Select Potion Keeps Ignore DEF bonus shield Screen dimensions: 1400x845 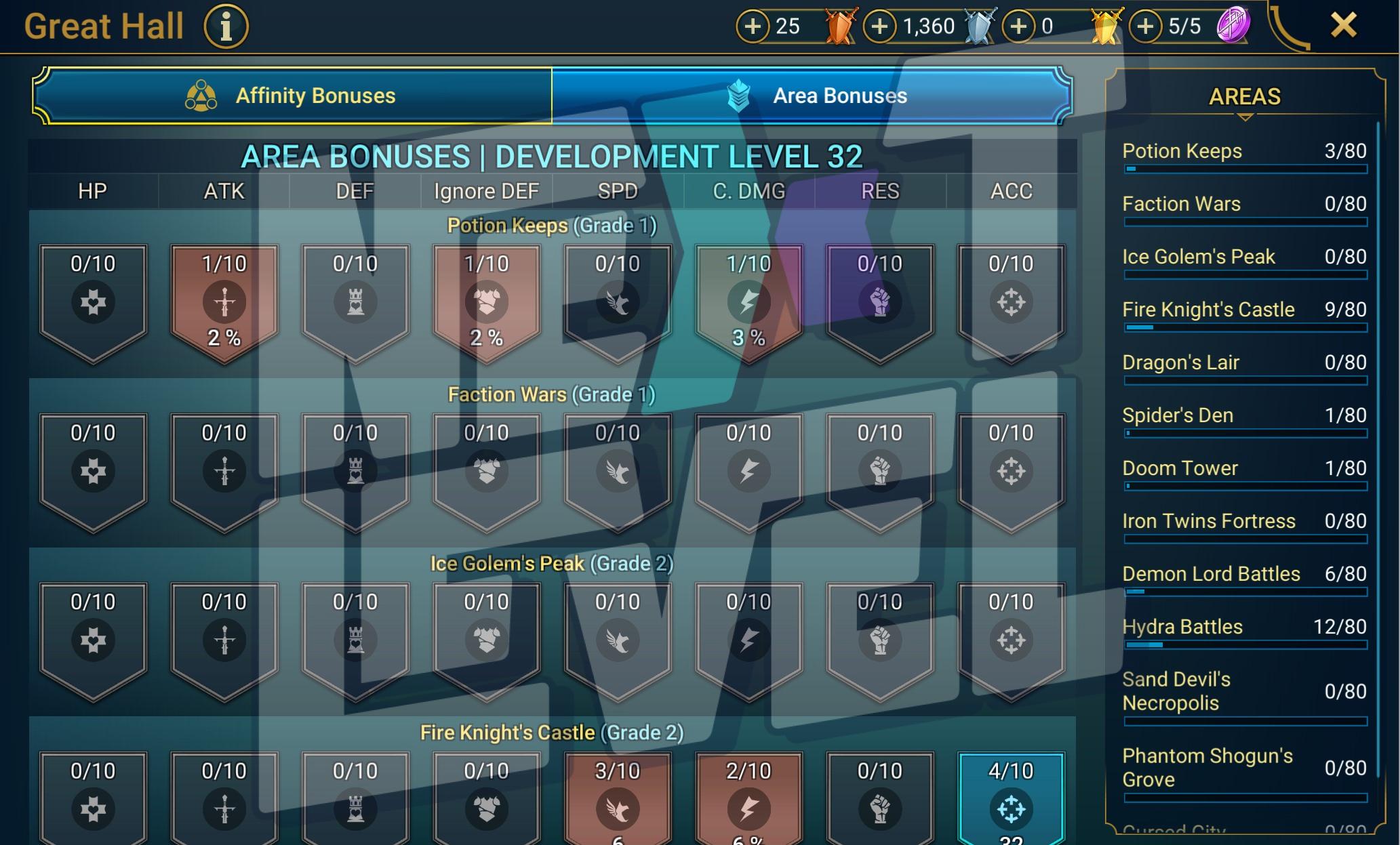(486, 302)
